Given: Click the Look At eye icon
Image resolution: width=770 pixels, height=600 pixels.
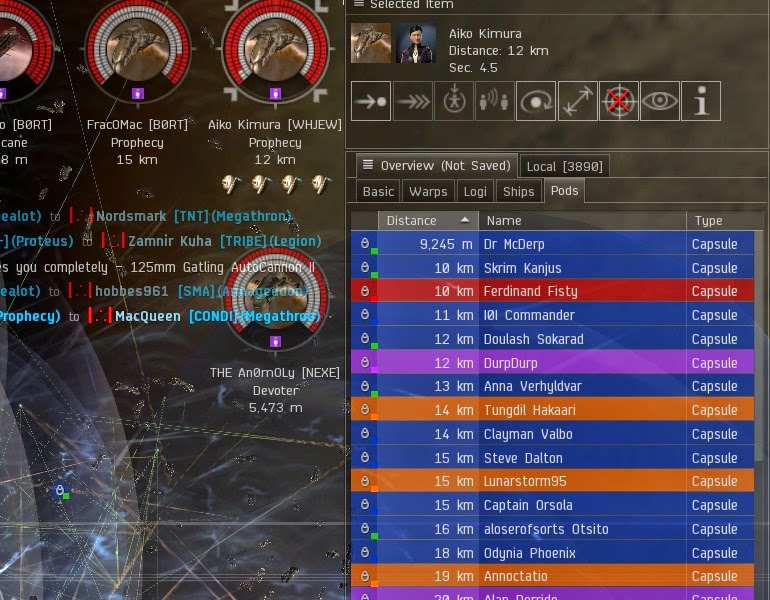Looking at the screenshot, I should point(660,102).
